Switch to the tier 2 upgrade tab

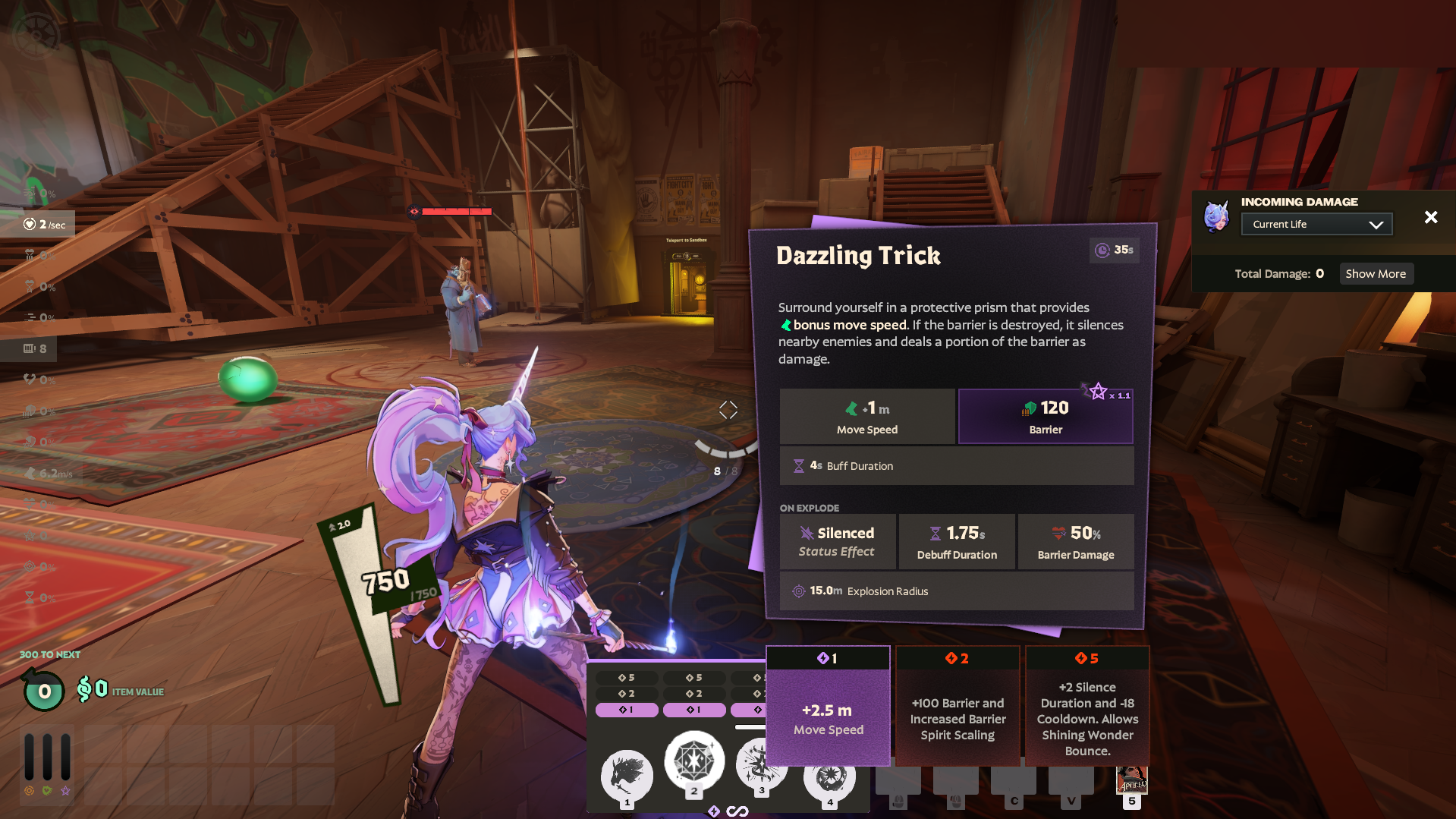point(957,658)
